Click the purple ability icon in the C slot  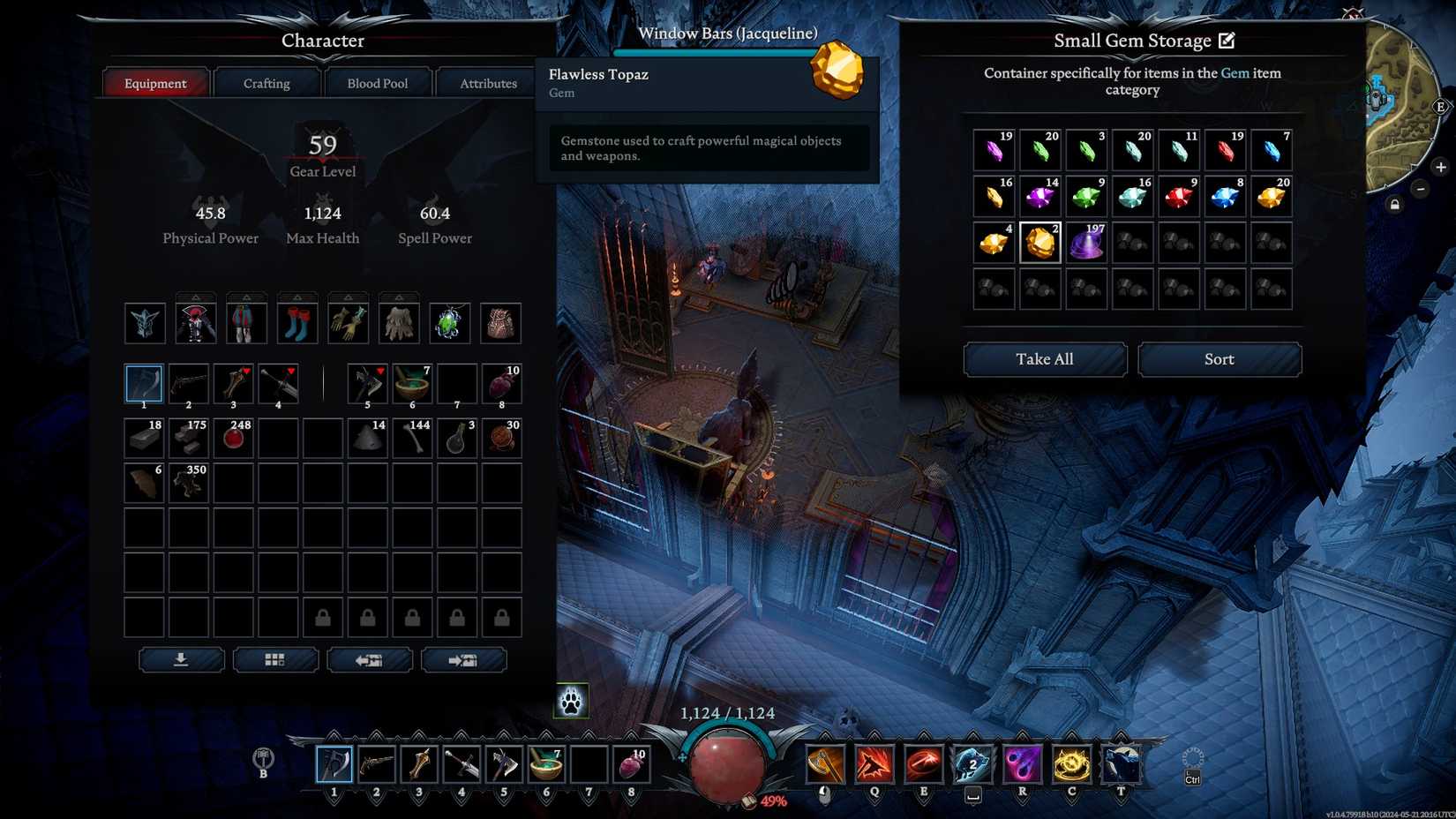point(1022,764)
